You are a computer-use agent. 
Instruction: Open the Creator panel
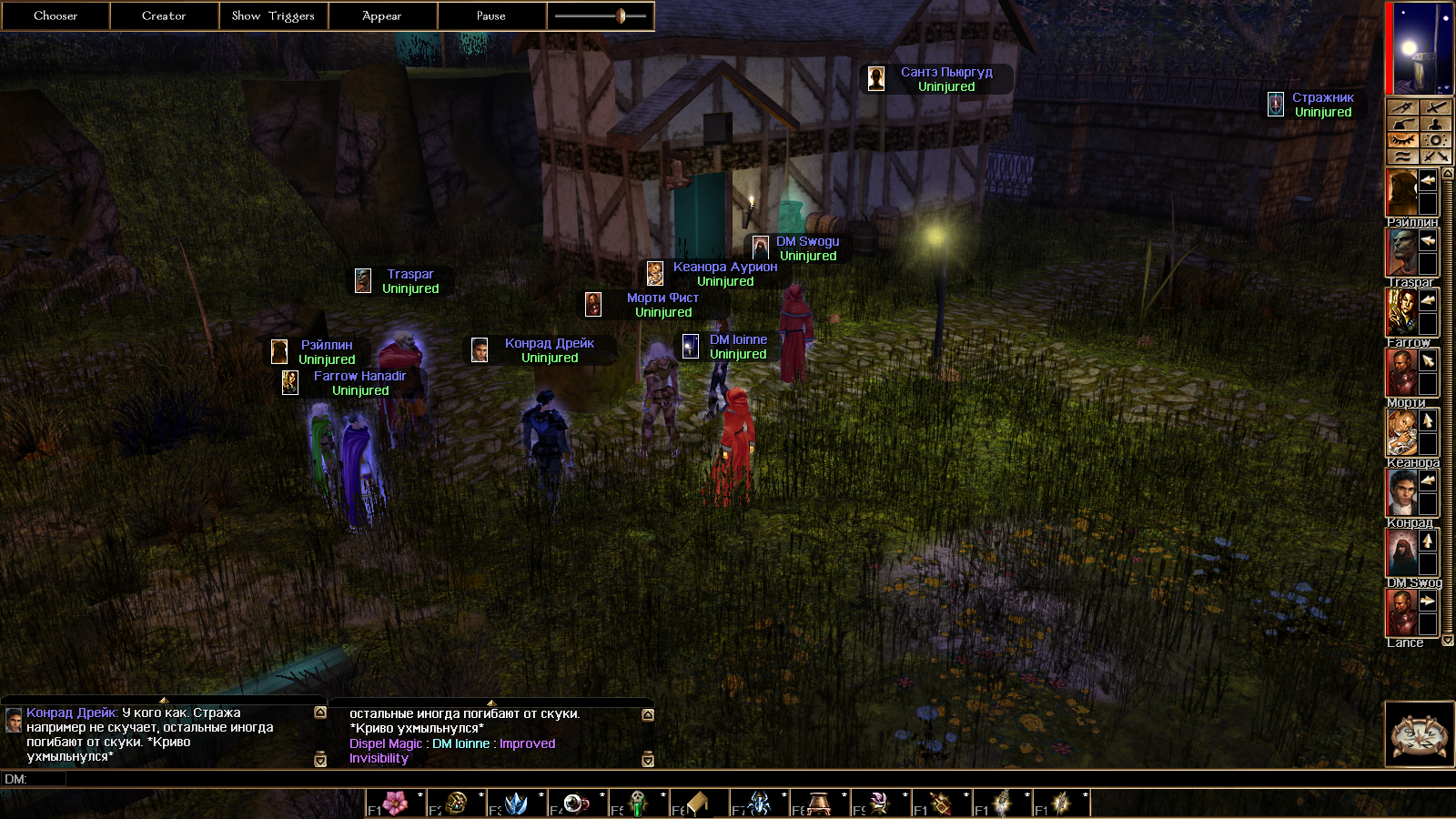164,15
